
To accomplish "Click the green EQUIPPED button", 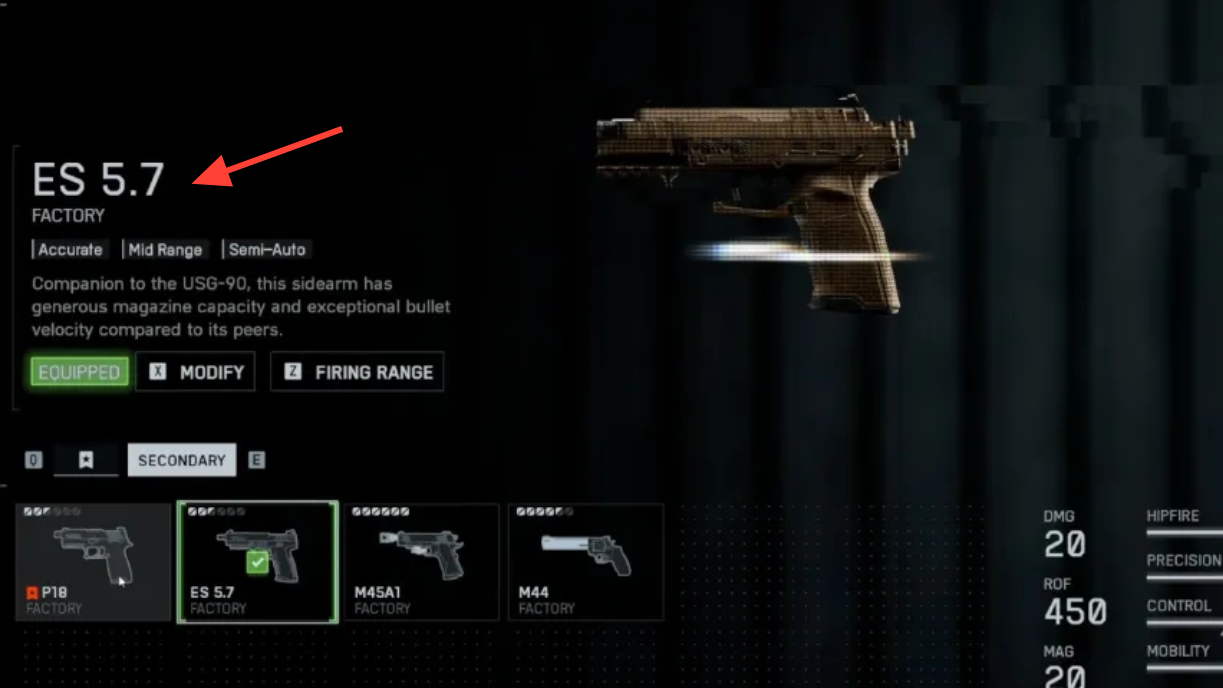I will [80, 372].
